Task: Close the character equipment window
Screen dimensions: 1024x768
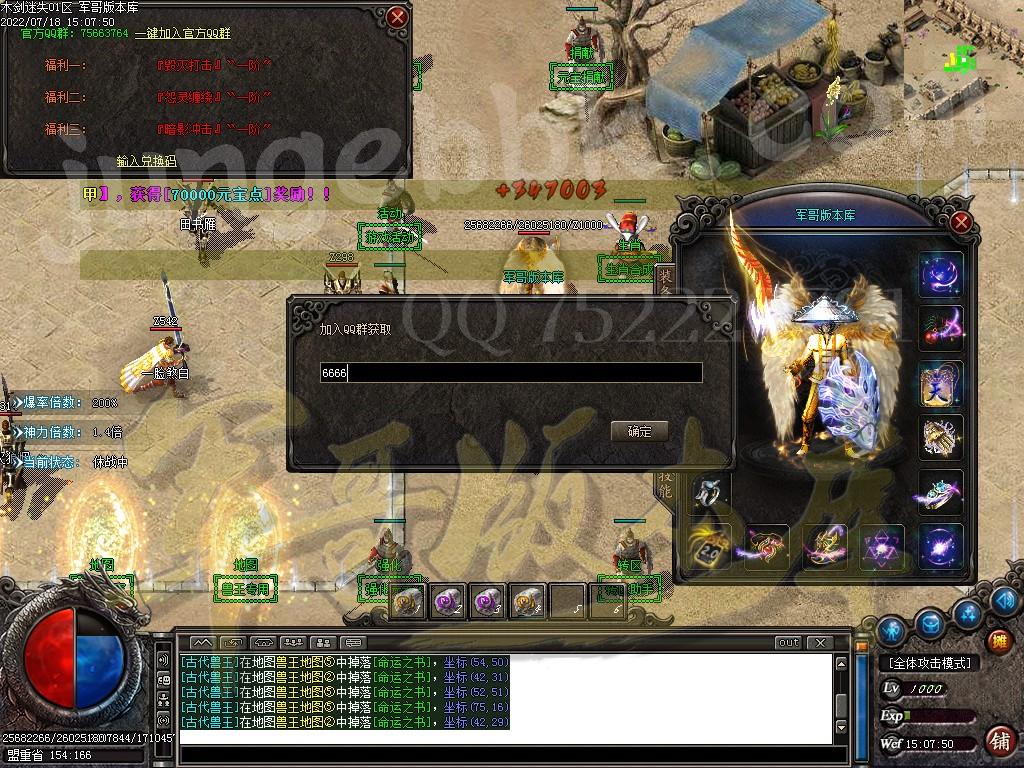Action: (961, 222)
